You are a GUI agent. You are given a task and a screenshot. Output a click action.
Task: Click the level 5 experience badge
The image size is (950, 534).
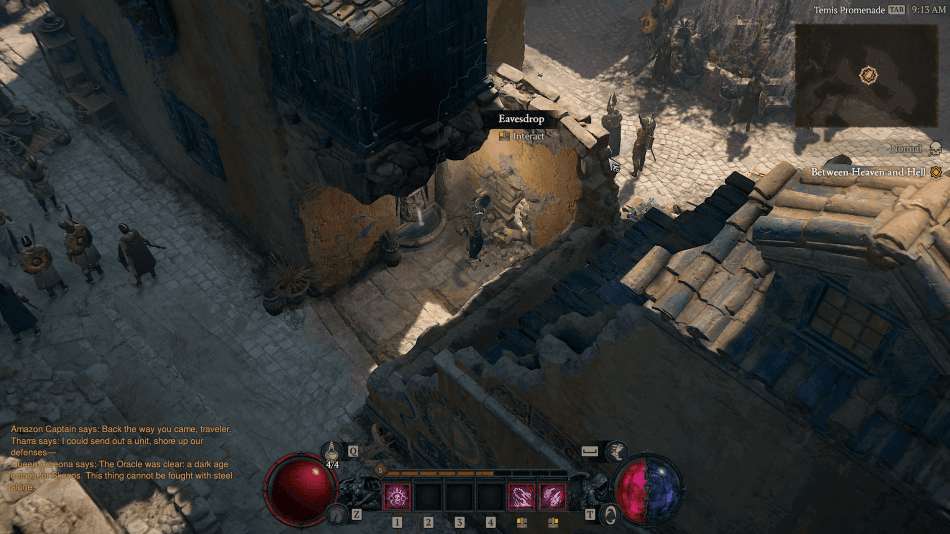(x=380, y=469)
